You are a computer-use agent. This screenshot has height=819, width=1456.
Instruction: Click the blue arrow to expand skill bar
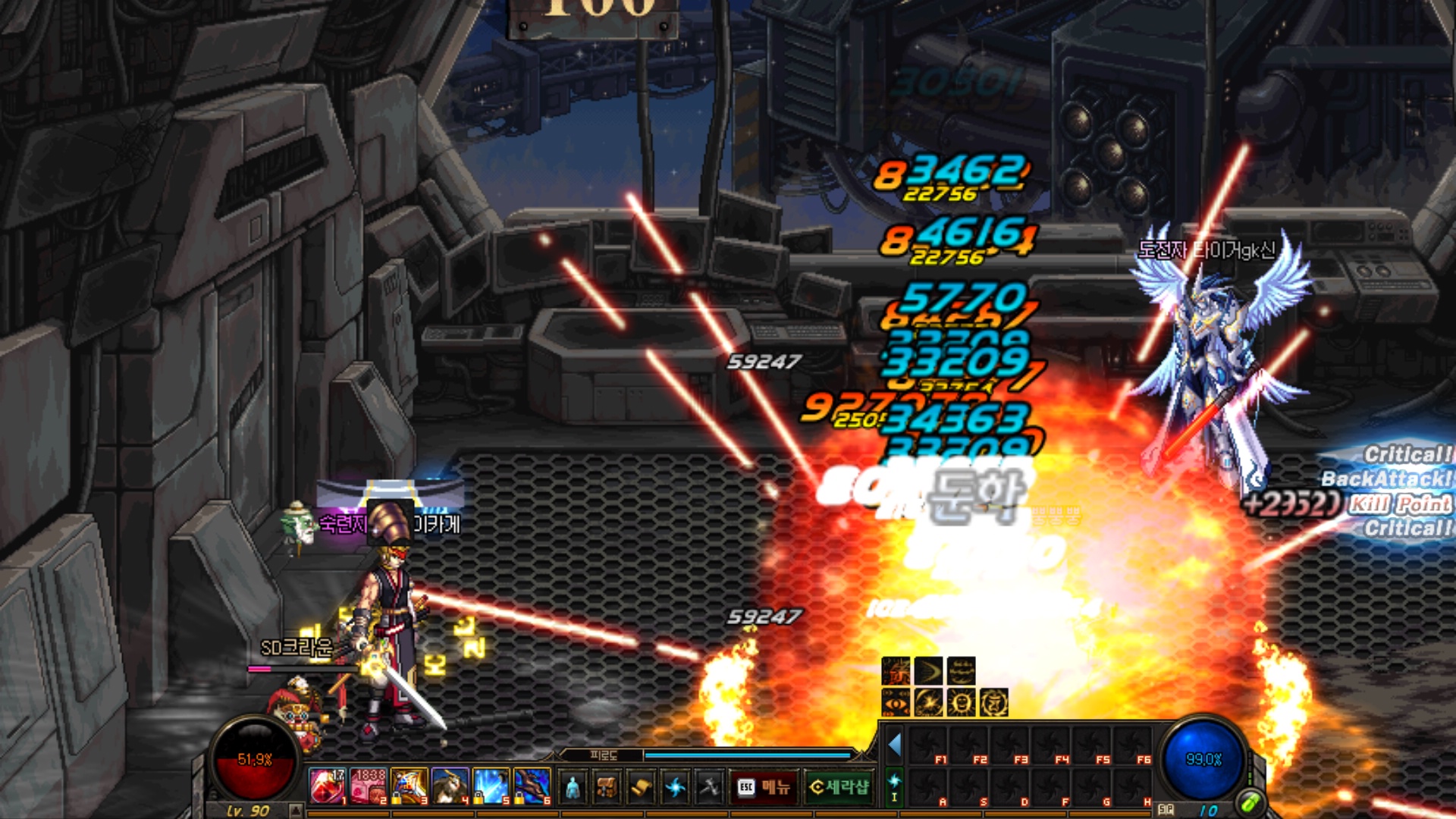point(895,745)
